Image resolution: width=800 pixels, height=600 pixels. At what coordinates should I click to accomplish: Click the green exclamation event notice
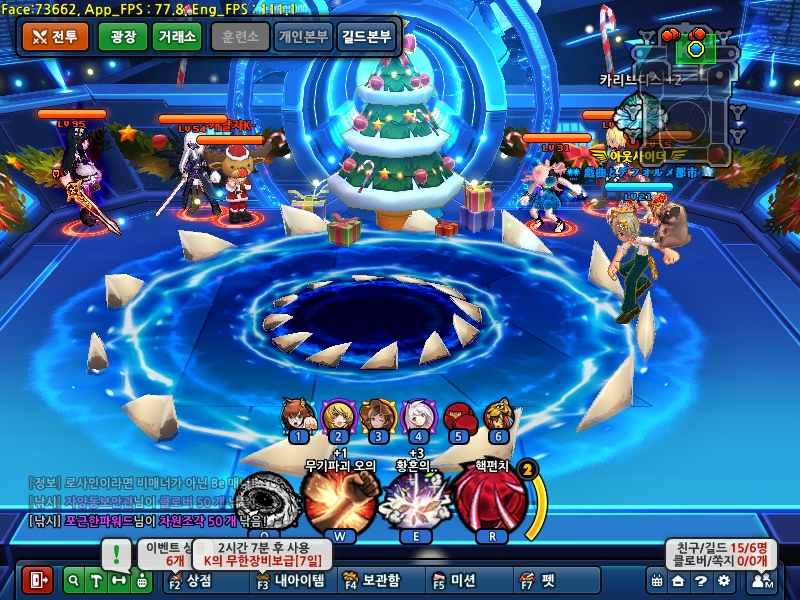pos(118,553)
